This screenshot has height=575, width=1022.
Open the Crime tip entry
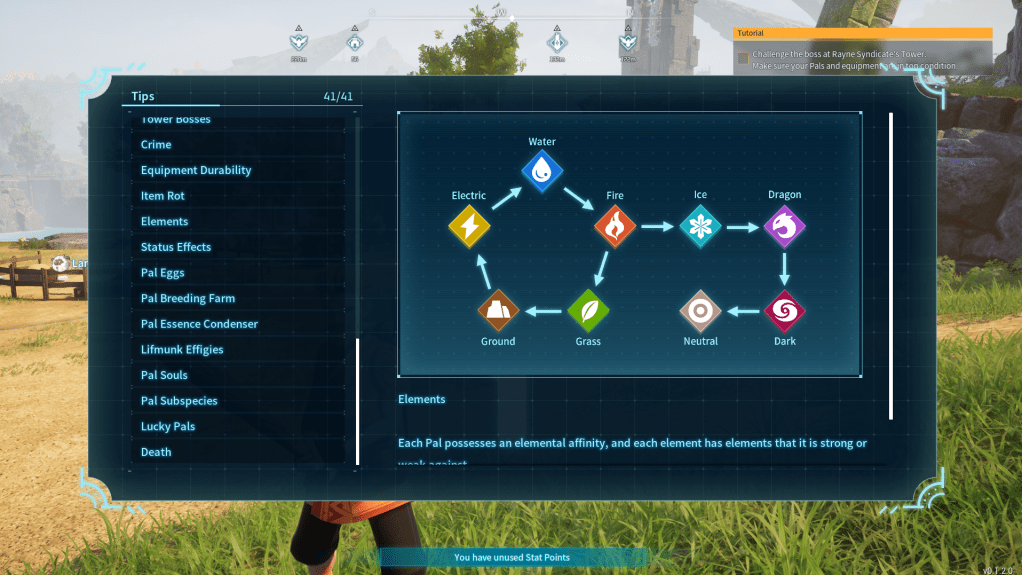[156, 145]
